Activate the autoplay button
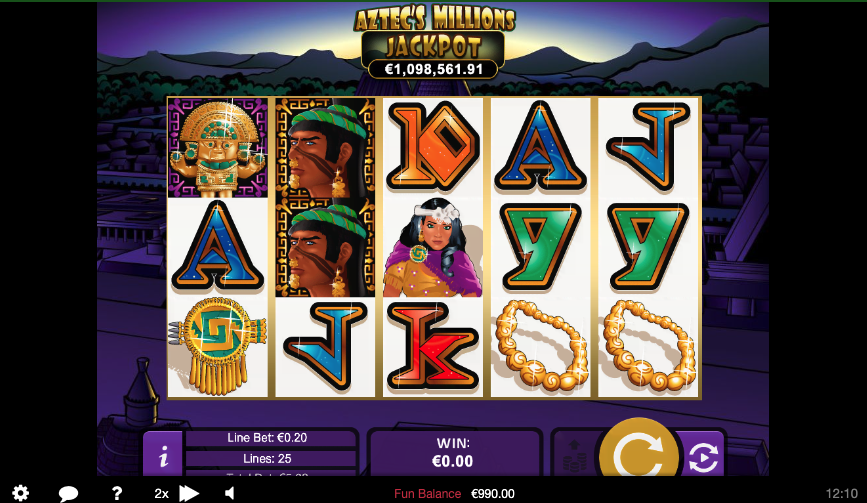 point(701,456)
